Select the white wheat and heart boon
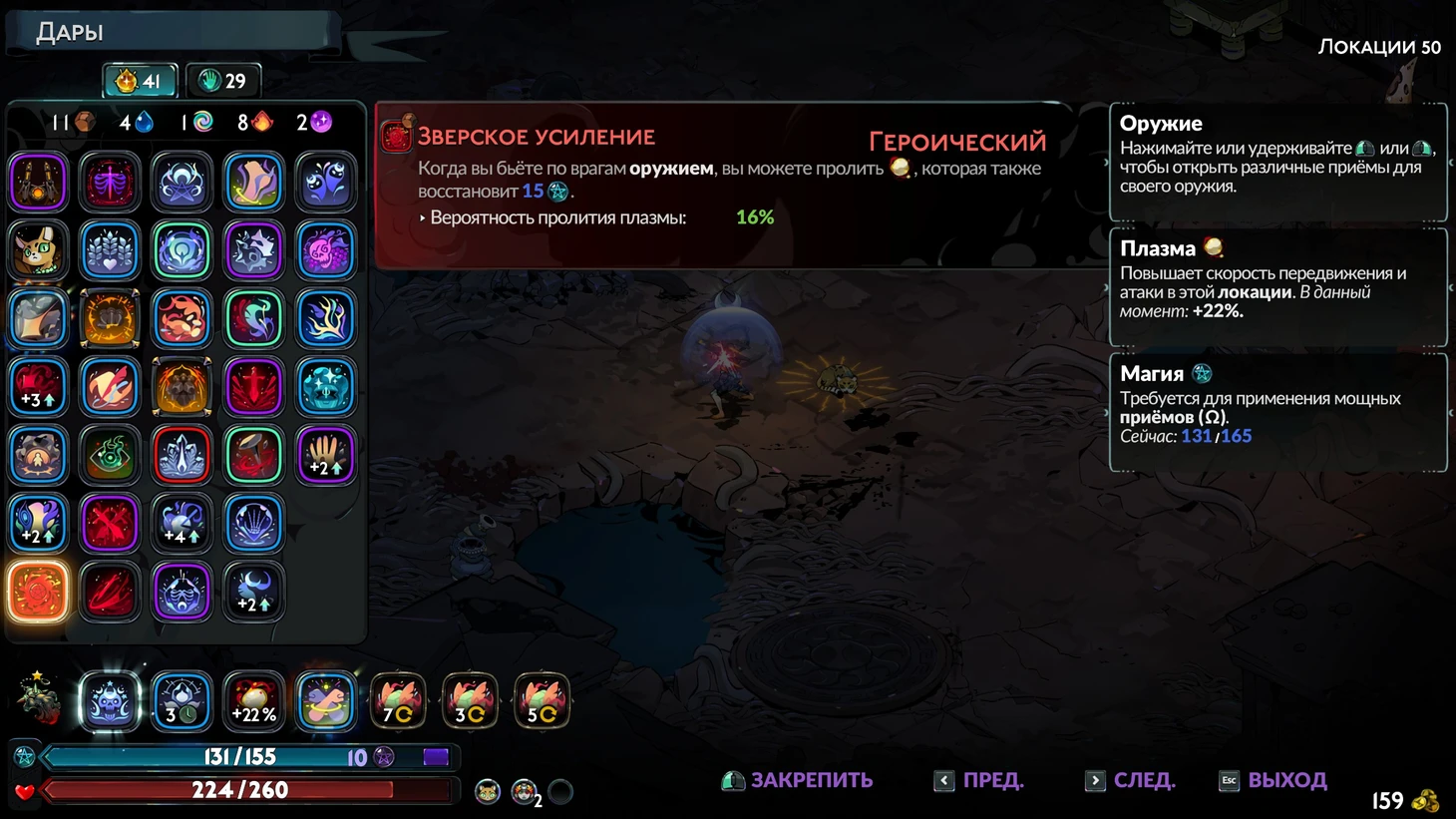 [x=111, y=250]
